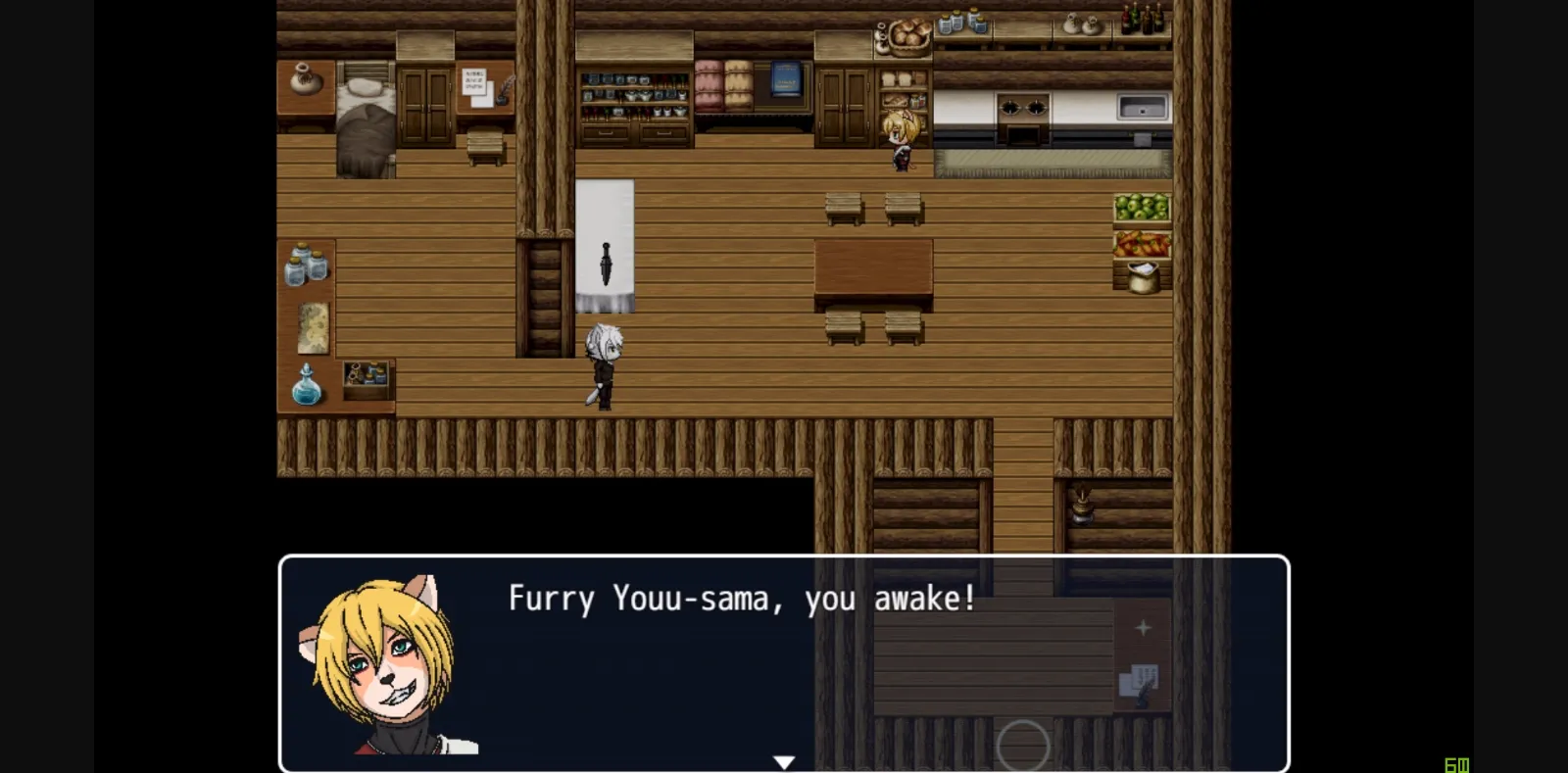Select the green apples crate
The height and width of the screenshot is (773, 1568).
click(1141, 206)
